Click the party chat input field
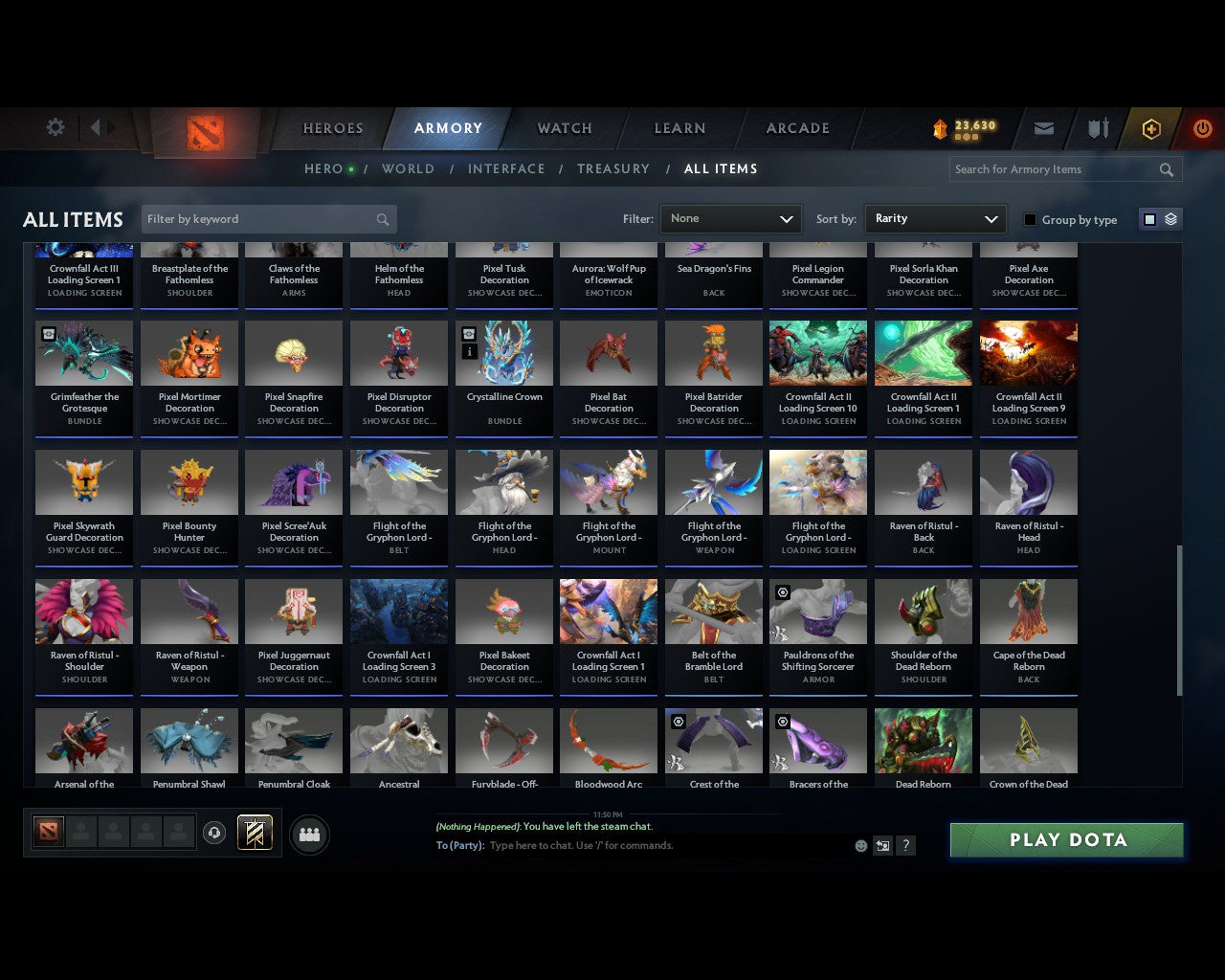The image size is (1225, 980). (x=670, y=846)
